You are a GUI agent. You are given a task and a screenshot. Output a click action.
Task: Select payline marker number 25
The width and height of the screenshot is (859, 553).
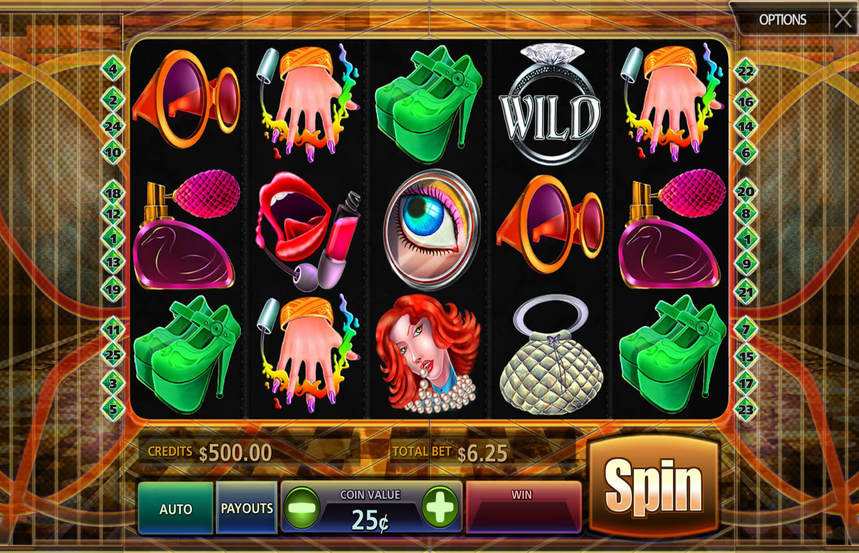point(112,355)
